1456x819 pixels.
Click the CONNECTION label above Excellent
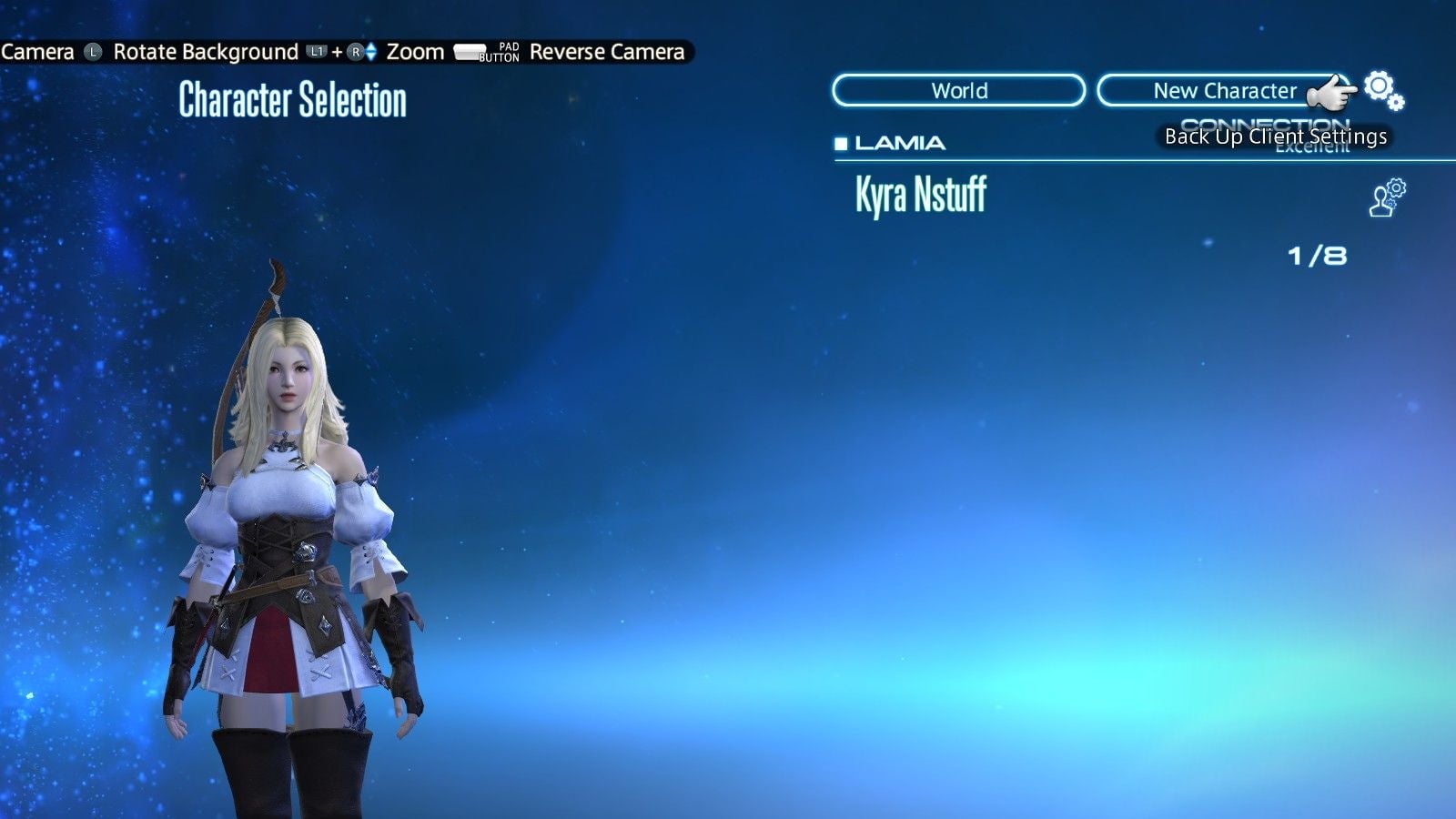1265,123
